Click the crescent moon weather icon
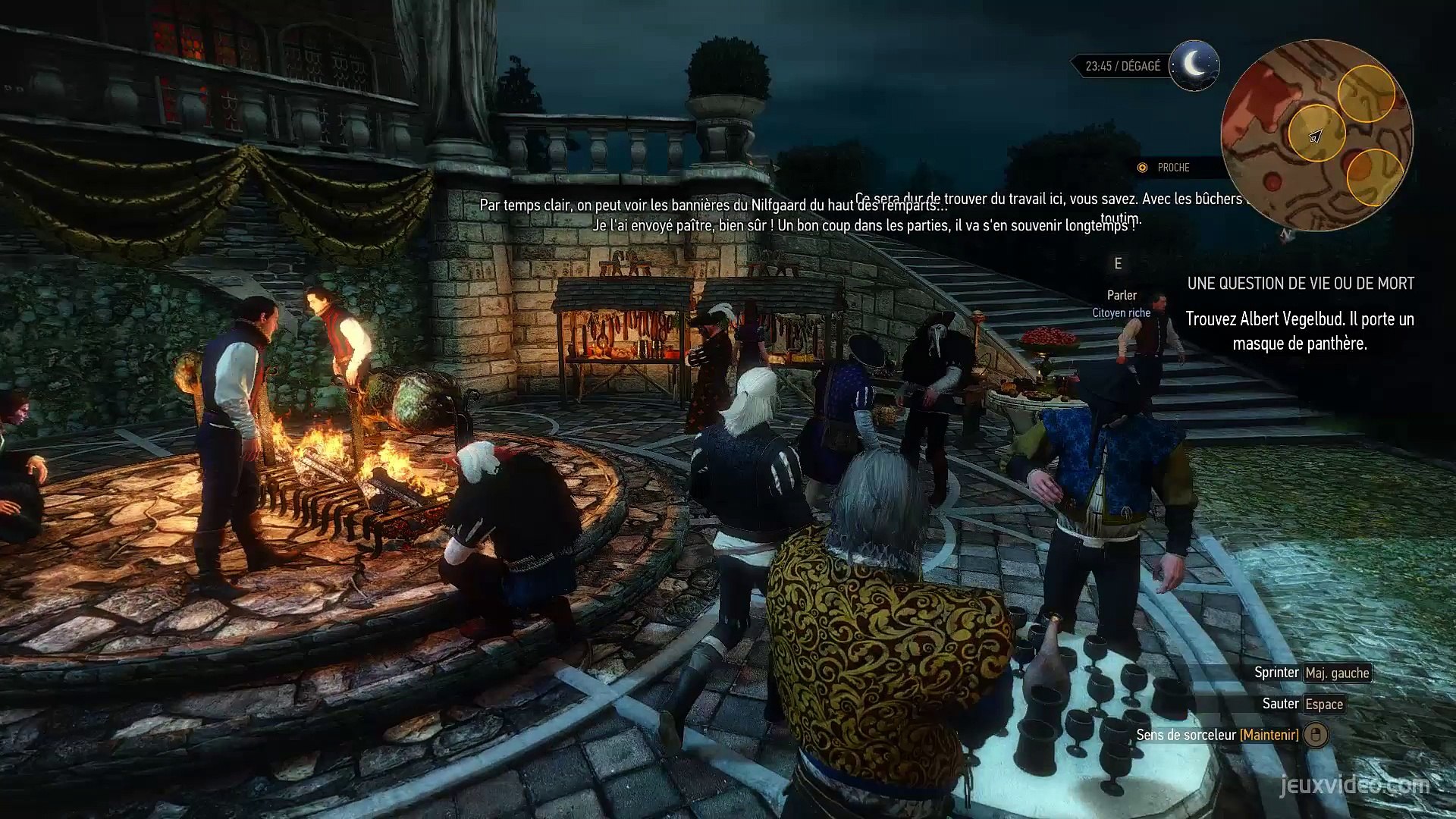Screen dimensions: 1456x819 (x=1194, y=66)
